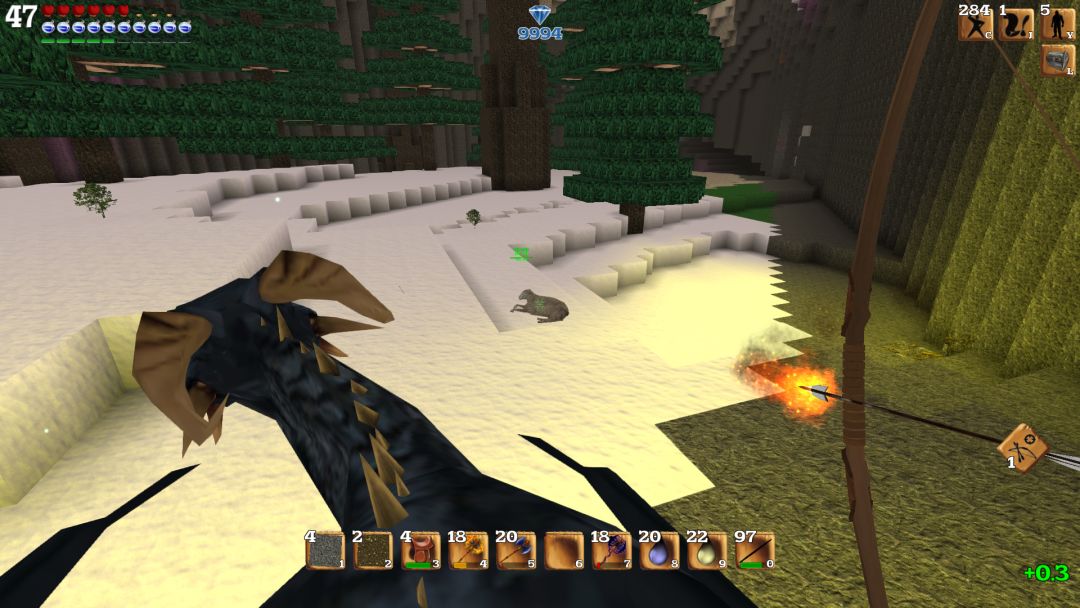Select the empty hotbar slot 6
Screen dimensions: 1080x608
tap(564, 551)
